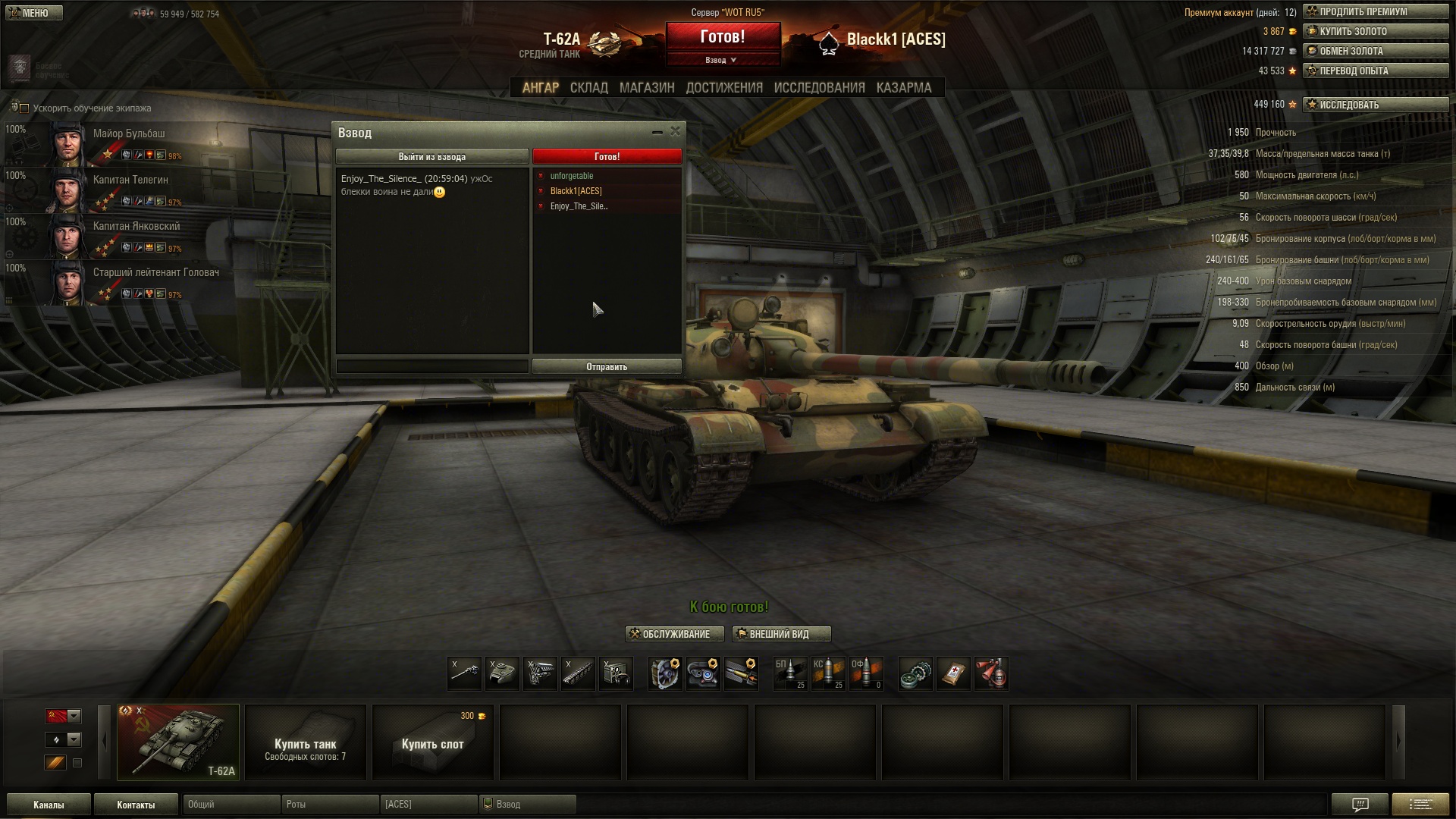Open ОБСЛУЖИВАНИЕ tank service

[x=674, y=634]
